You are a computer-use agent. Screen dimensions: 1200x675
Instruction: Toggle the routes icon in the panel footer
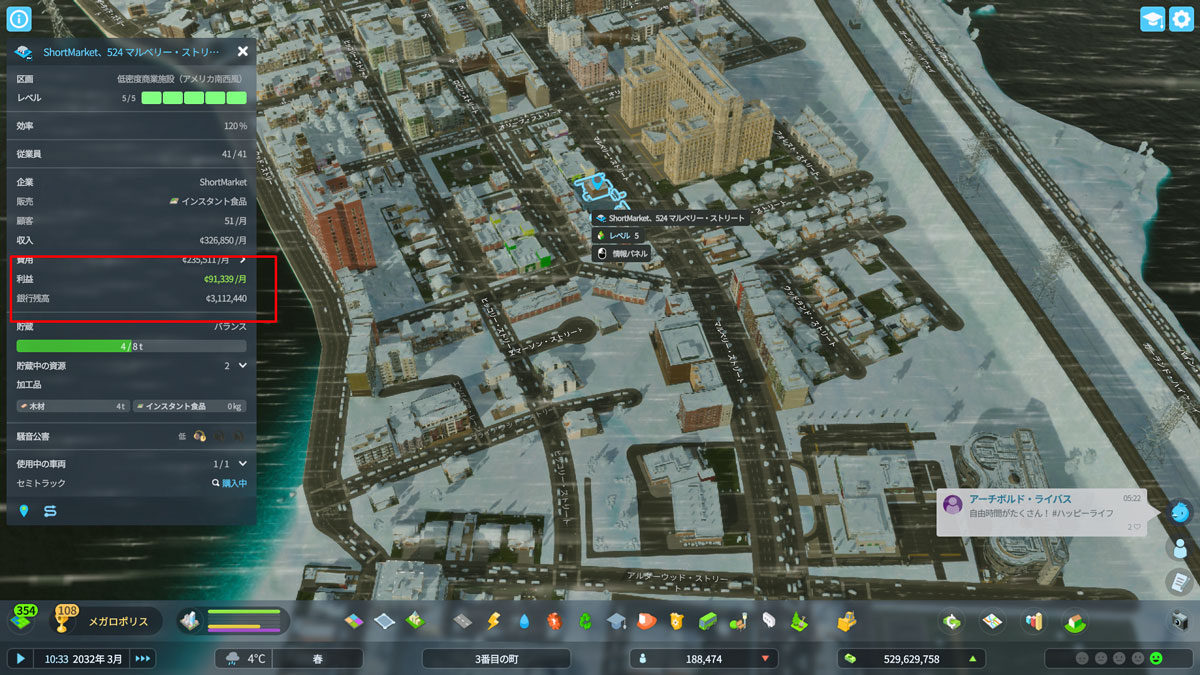pos(50,511)
